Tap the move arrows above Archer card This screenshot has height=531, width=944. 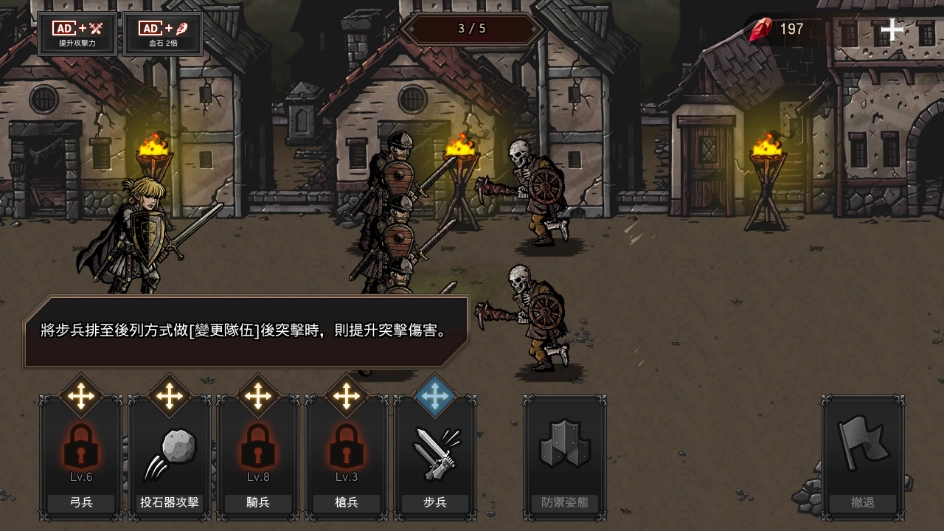click(81, 396)
